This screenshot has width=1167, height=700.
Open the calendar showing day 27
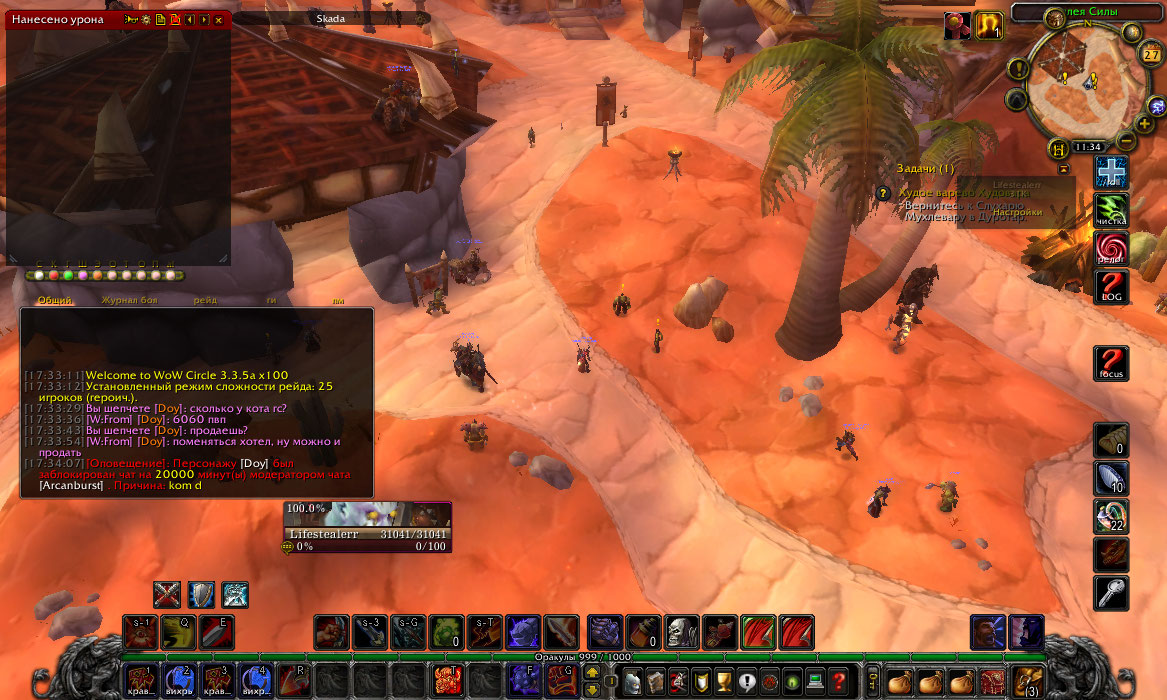point(1150,54)
